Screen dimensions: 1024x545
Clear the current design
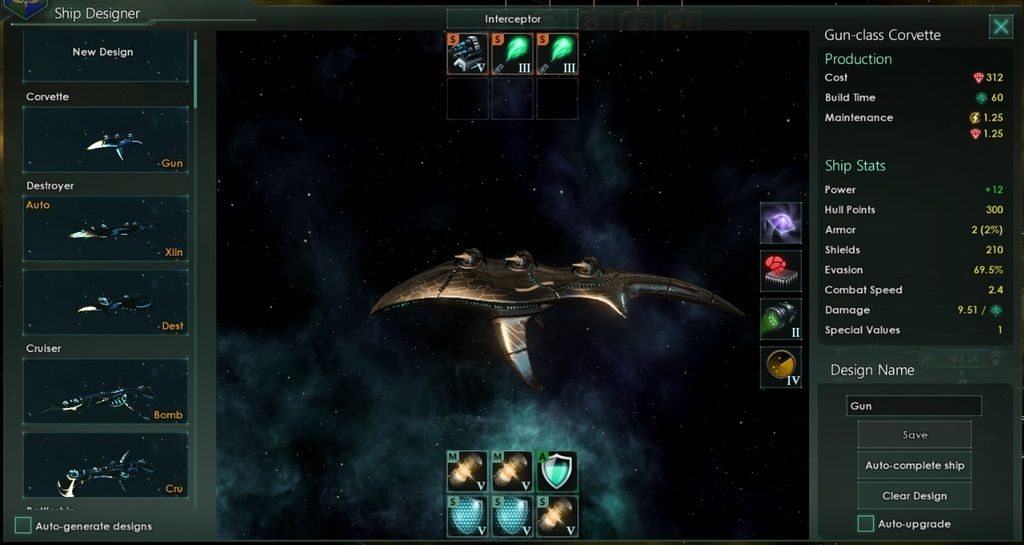coord(914,496)
